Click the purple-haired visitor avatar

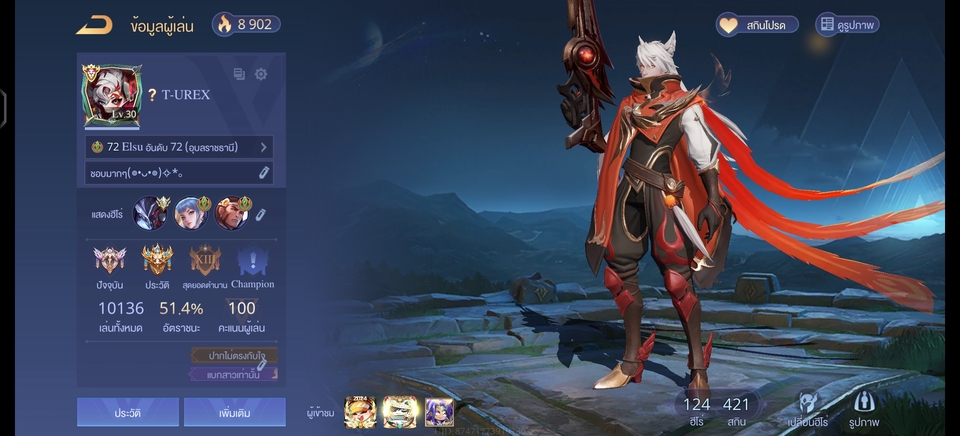click(x=439, y=412)
